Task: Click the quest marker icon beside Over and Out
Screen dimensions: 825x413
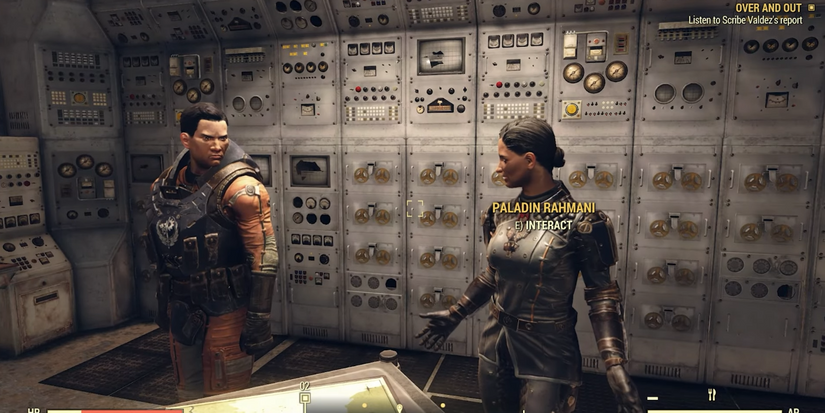Action: (811, 7)
